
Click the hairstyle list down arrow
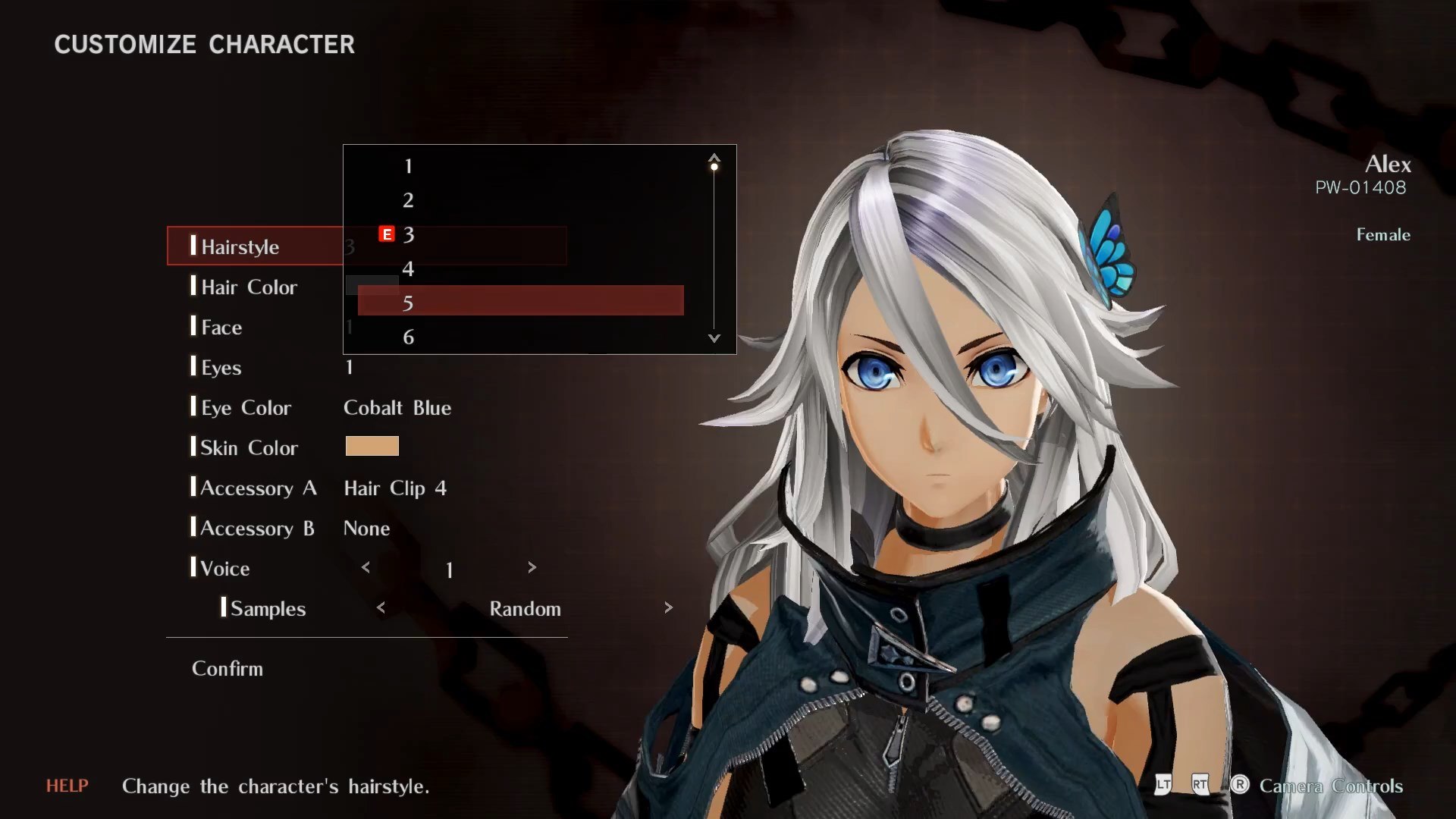[714, 338]
